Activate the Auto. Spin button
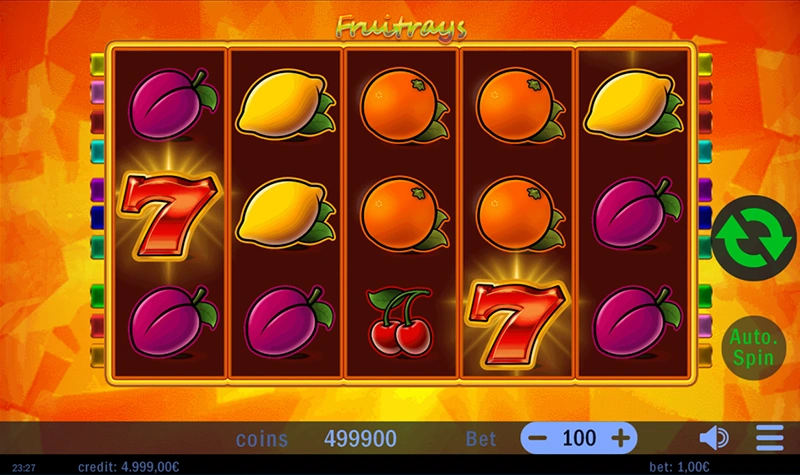 [751, 345]
